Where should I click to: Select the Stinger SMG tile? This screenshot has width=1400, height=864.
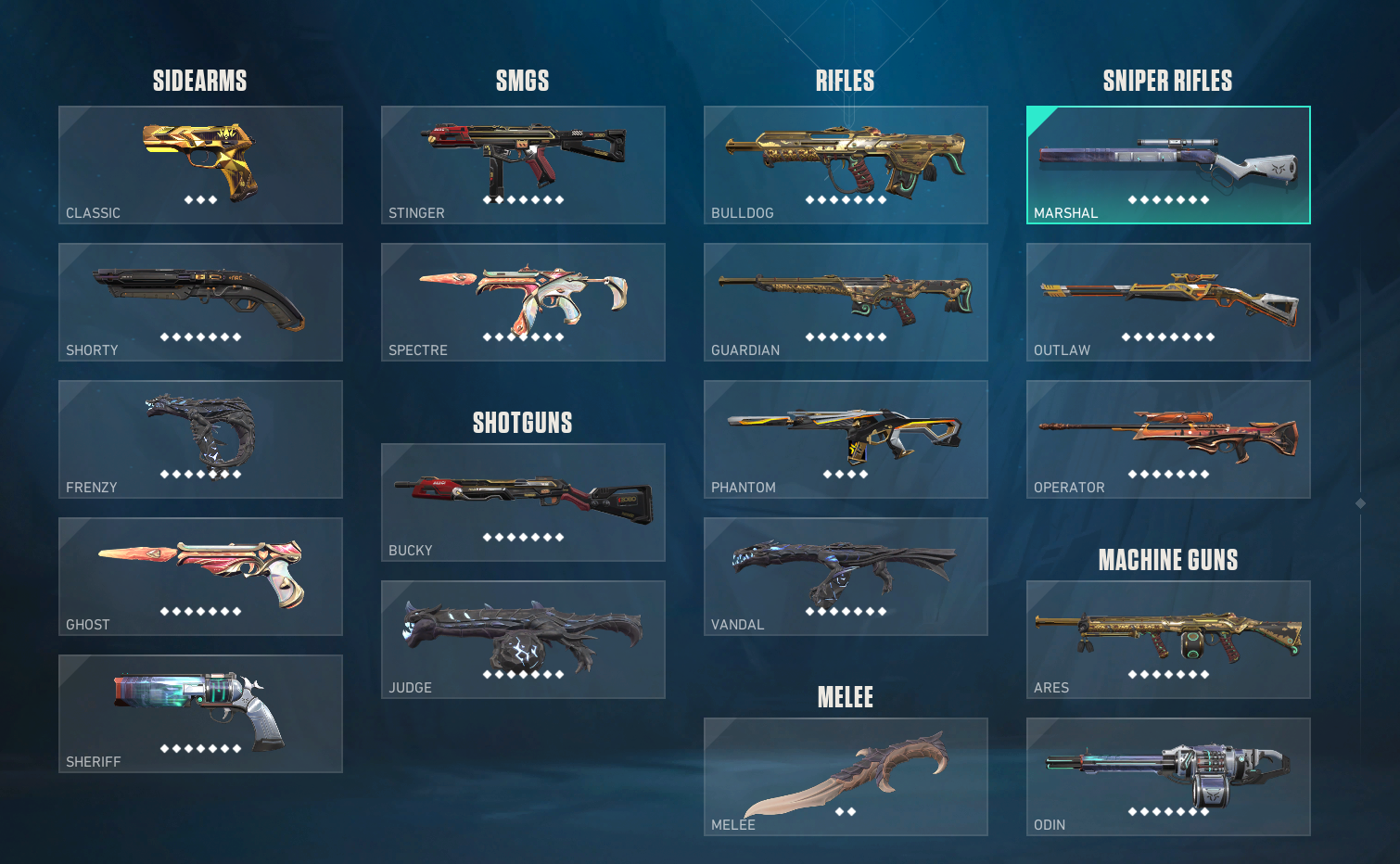[x=523, y=165]
